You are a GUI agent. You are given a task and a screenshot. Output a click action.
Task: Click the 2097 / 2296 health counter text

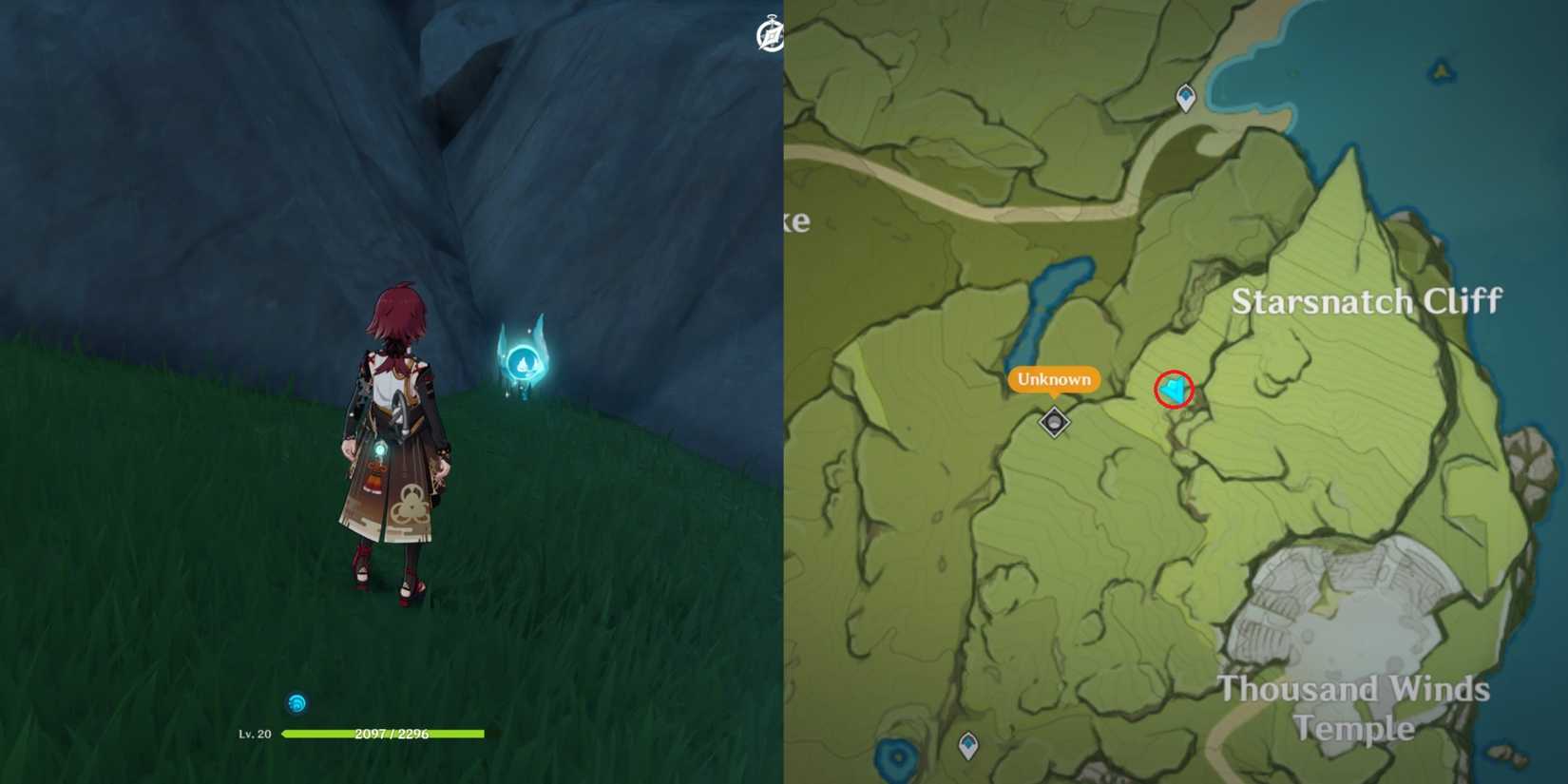[390, 734]
